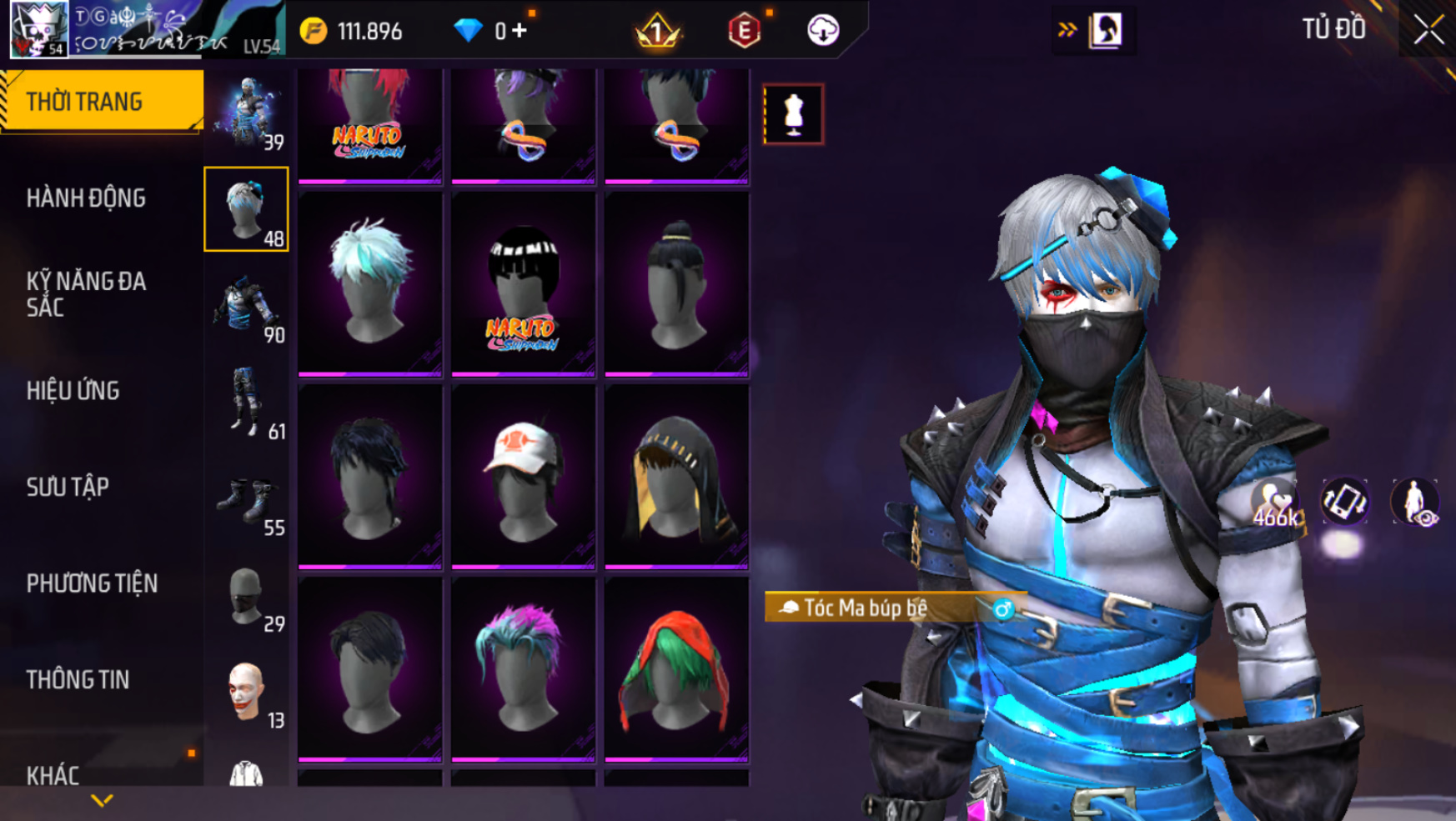Click the mannequin outfit preset icon
The width and height of the screenshot is (1456, 821).
click(x=793, y=114)
